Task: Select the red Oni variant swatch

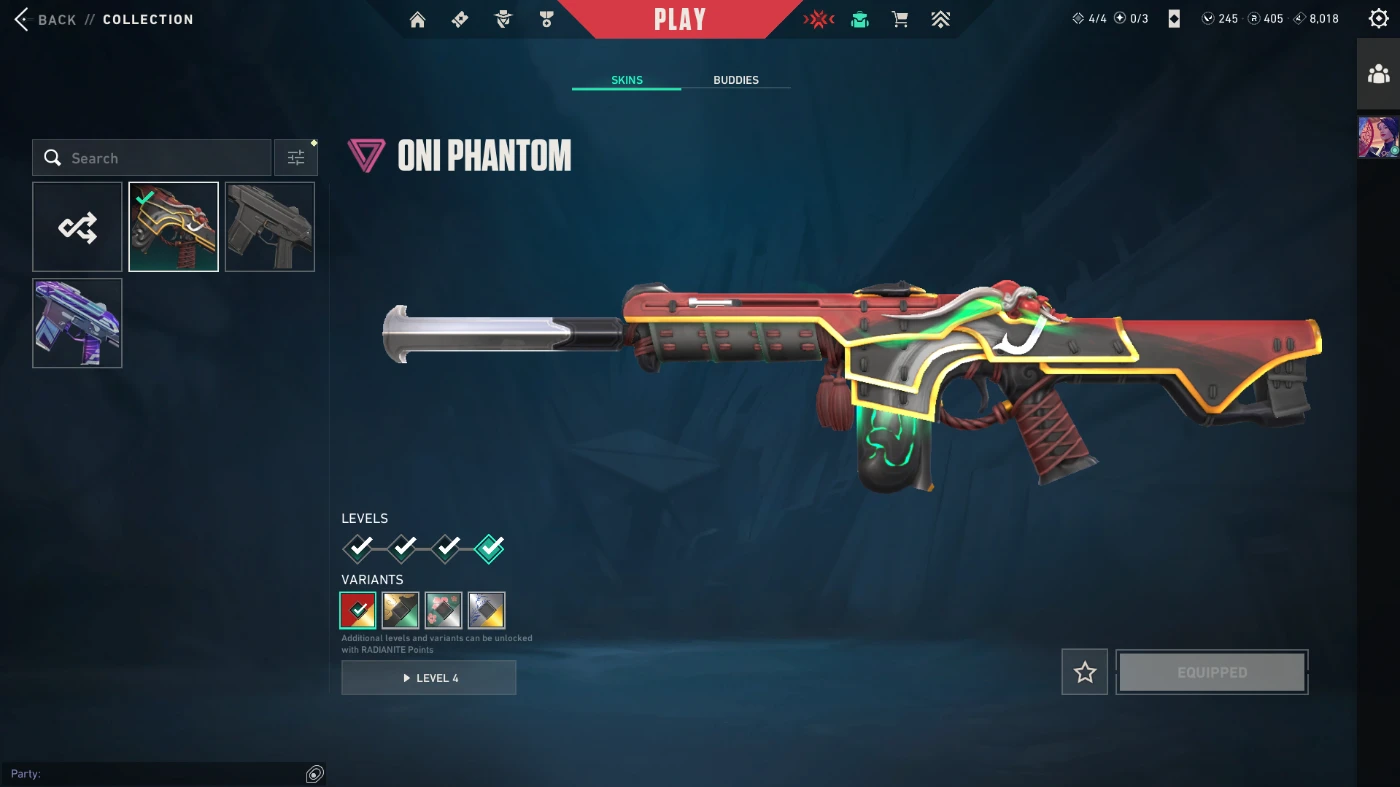Action: coord(358,610)
